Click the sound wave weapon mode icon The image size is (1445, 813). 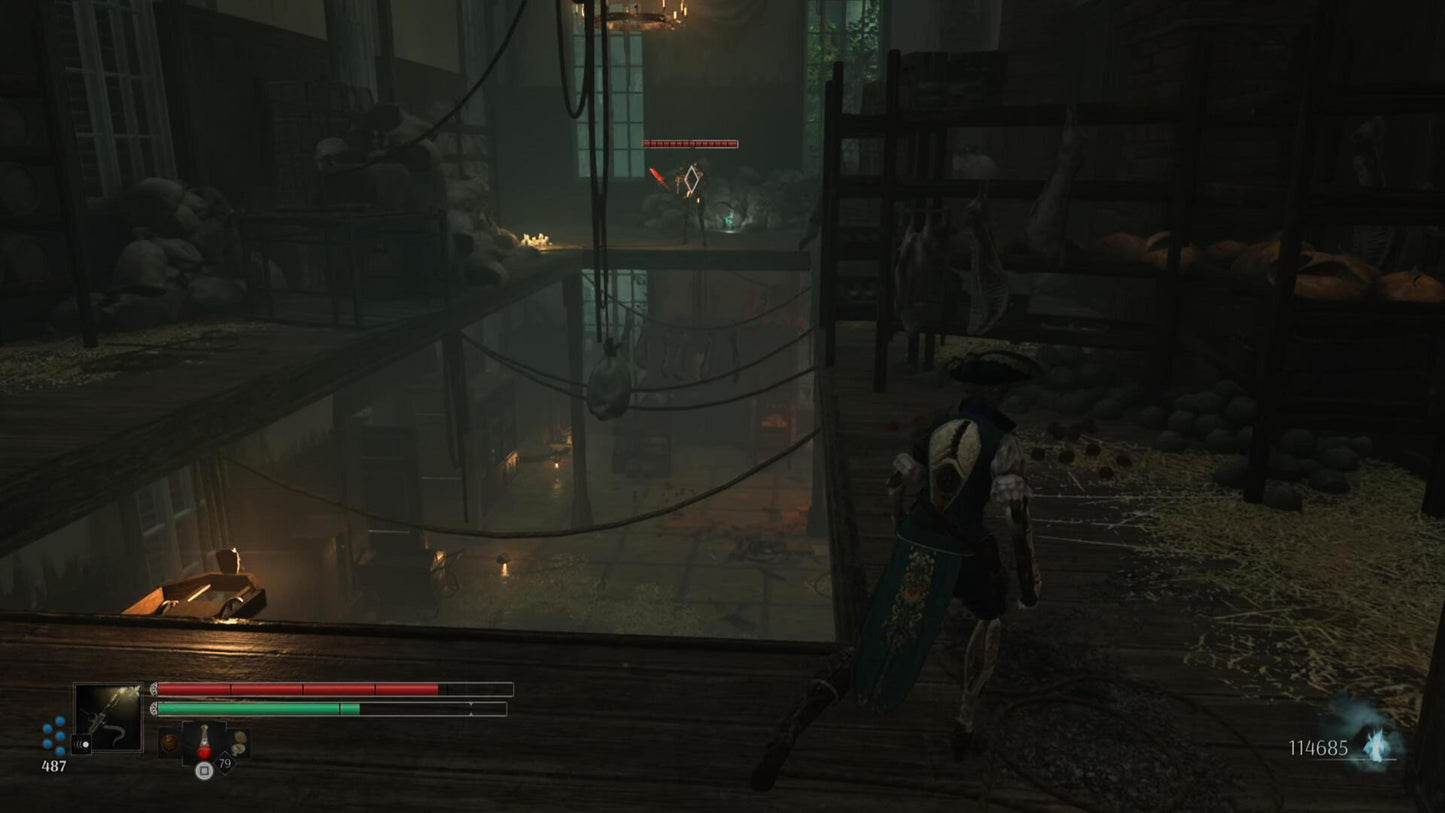click(81, 744)
